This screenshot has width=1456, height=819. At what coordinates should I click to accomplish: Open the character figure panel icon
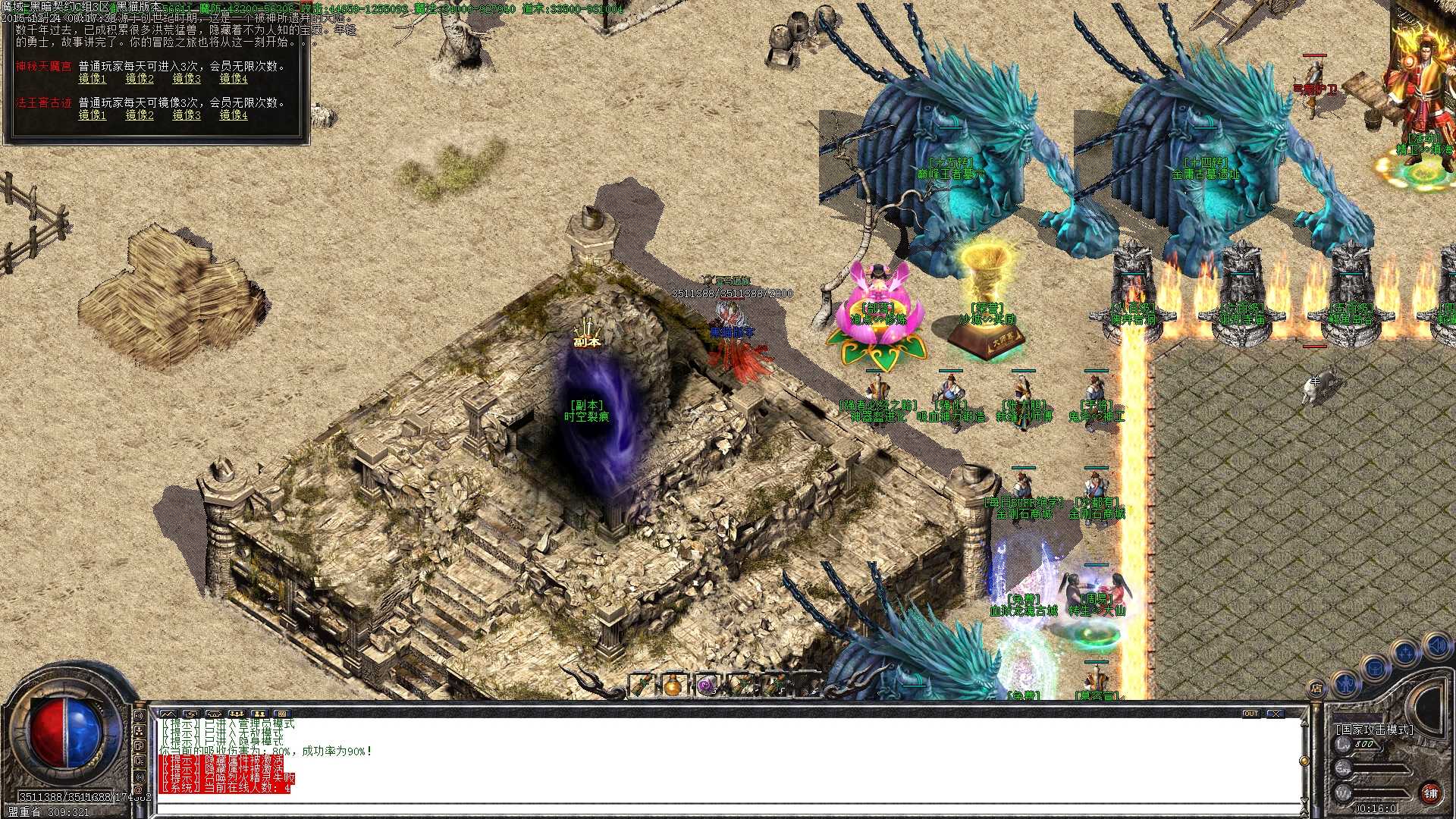pyautogui.click(x=1346, y=686)
